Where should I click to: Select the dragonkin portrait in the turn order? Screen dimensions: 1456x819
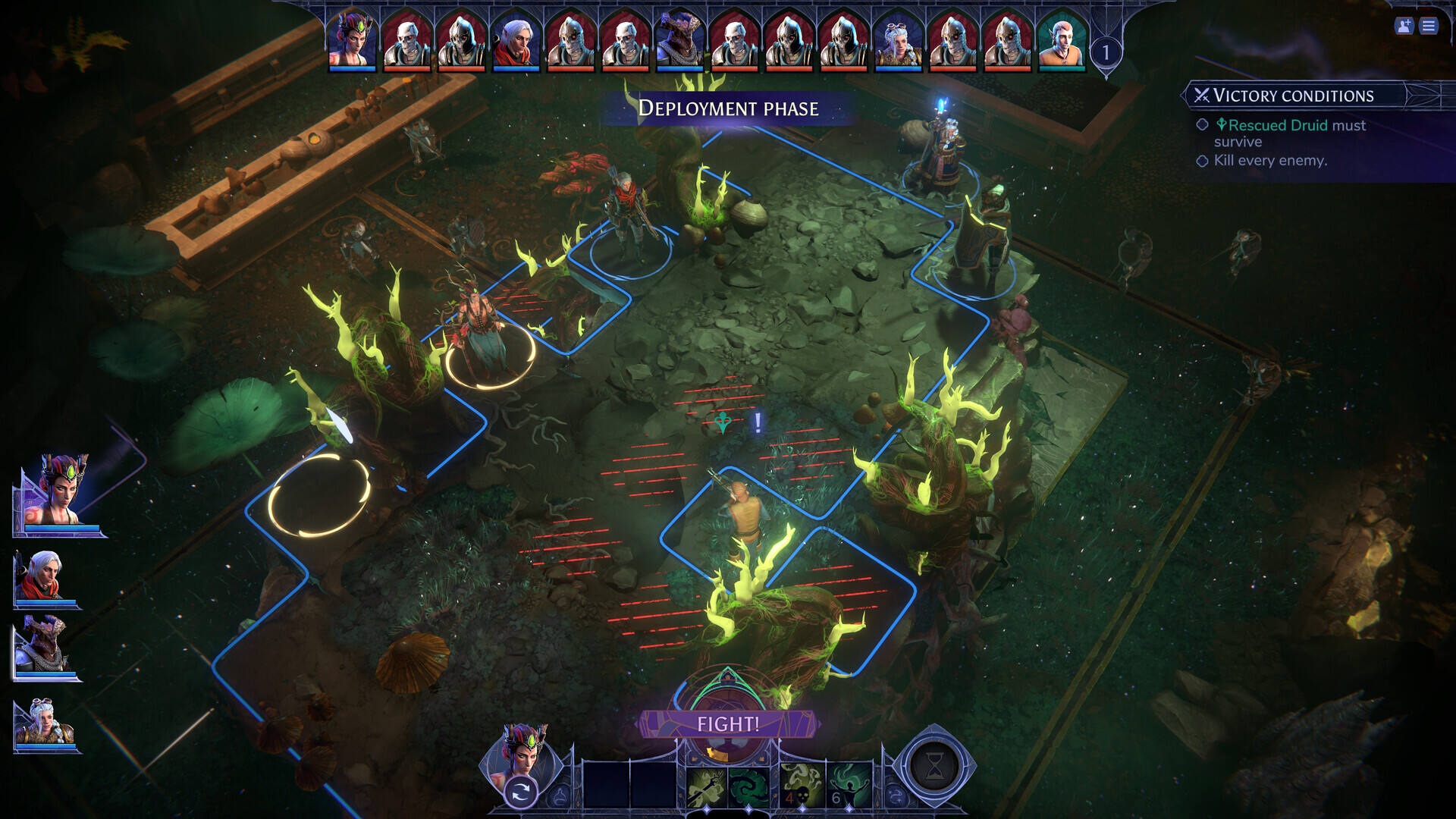pos(679,42)
